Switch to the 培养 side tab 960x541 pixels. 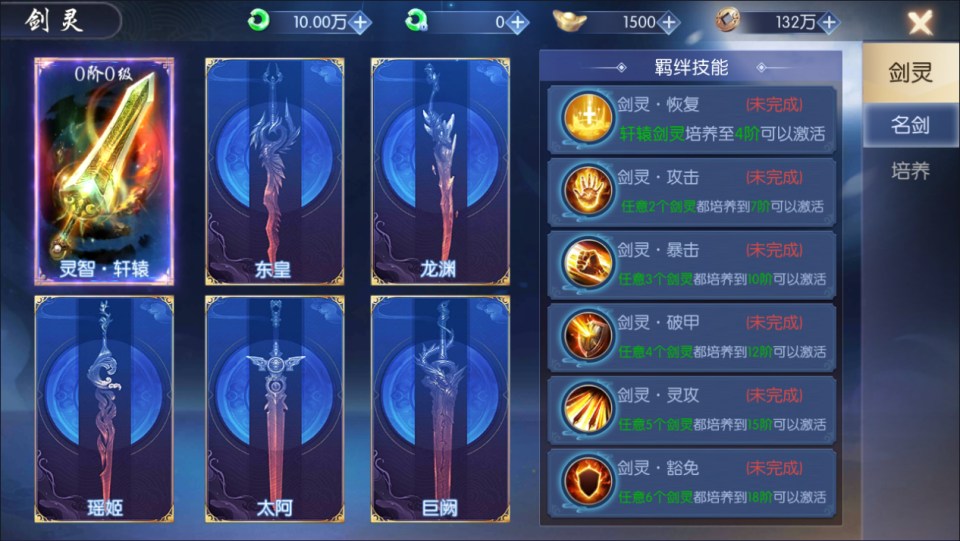[x=910, y=171]
